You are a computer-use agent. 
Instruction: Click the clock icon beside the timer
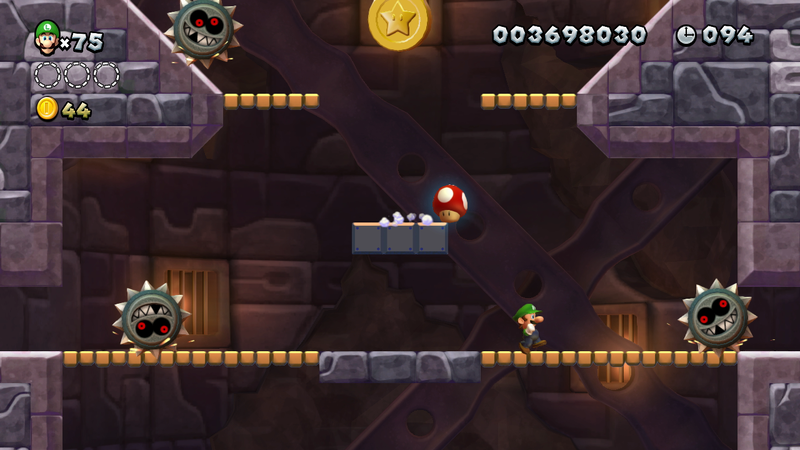[x=686, y=35]
